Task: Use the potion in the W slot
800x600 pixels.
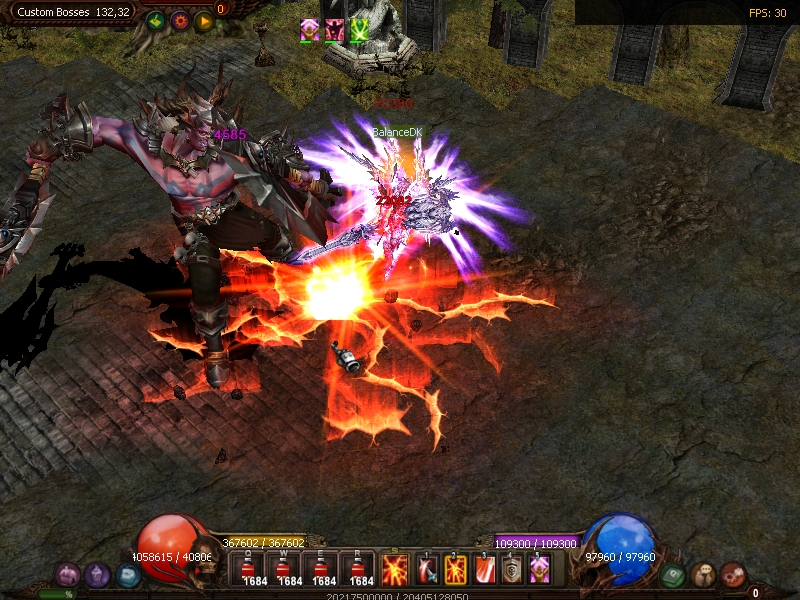Action: (284, 570)
